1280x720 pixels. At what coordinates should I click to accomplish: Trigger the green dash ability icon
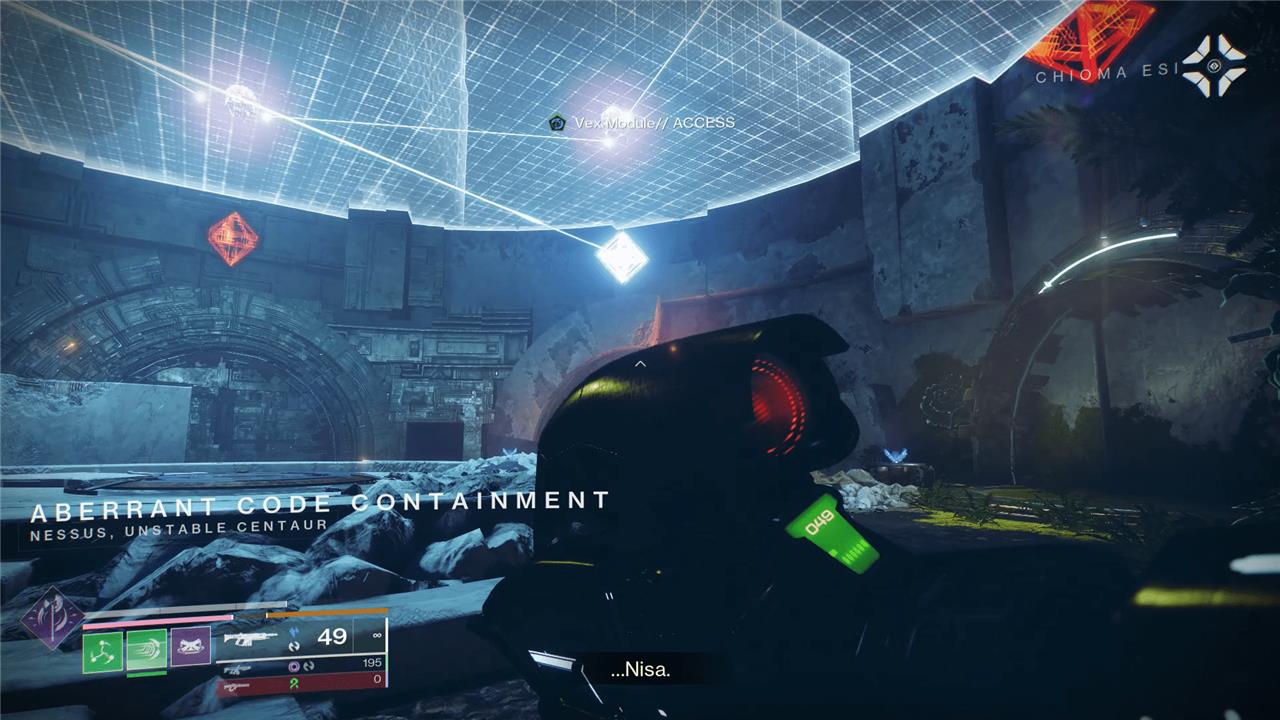click(146, 650)
